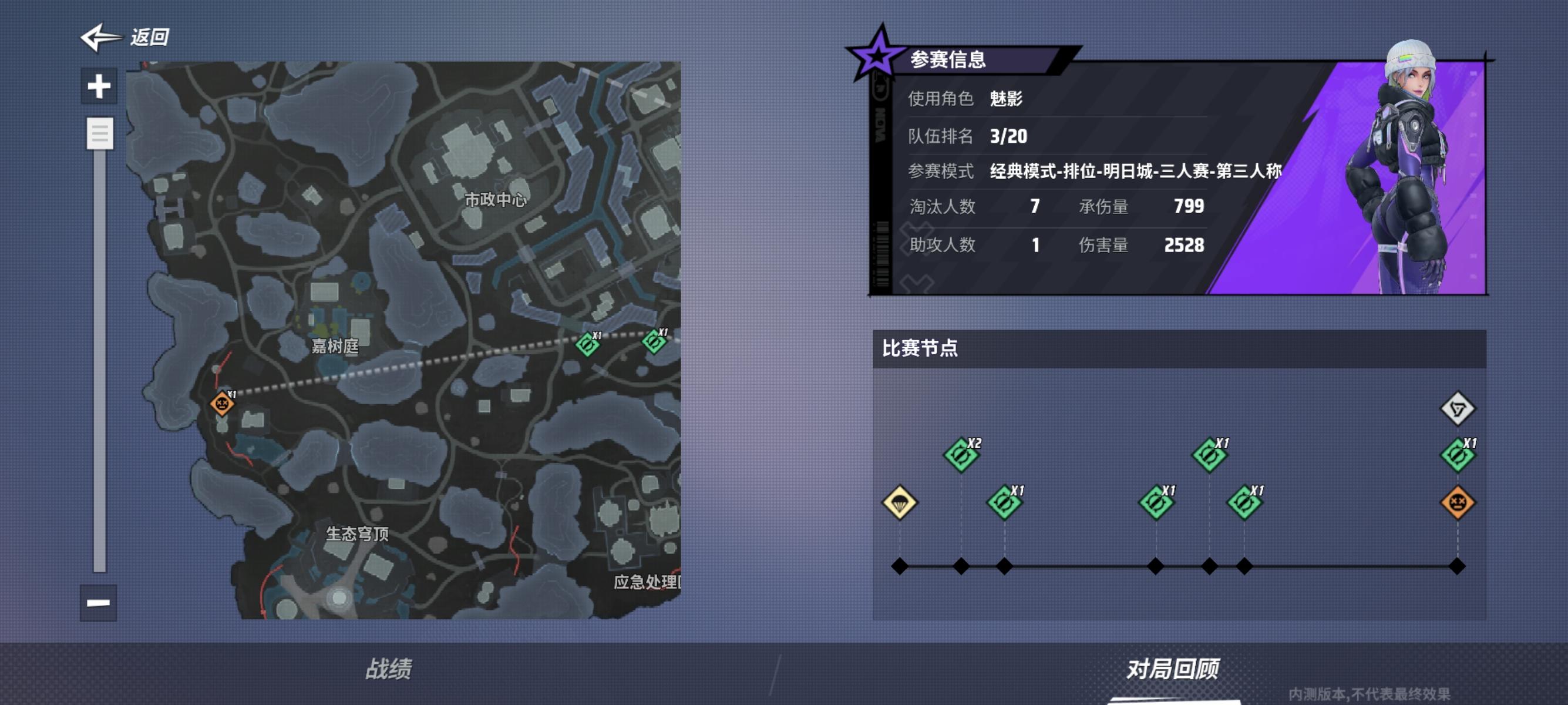Tap the 返回 back arrow
Image resolution: width=1568 pixels, height=705 pixels.
[99, 38]
